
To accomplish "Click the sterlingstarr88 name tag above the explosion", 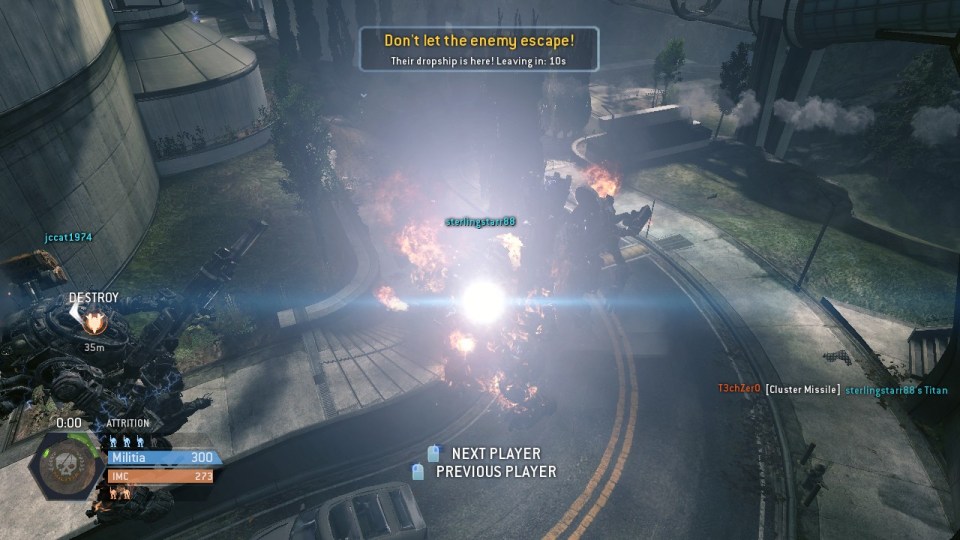I will (x=480, y=221).
